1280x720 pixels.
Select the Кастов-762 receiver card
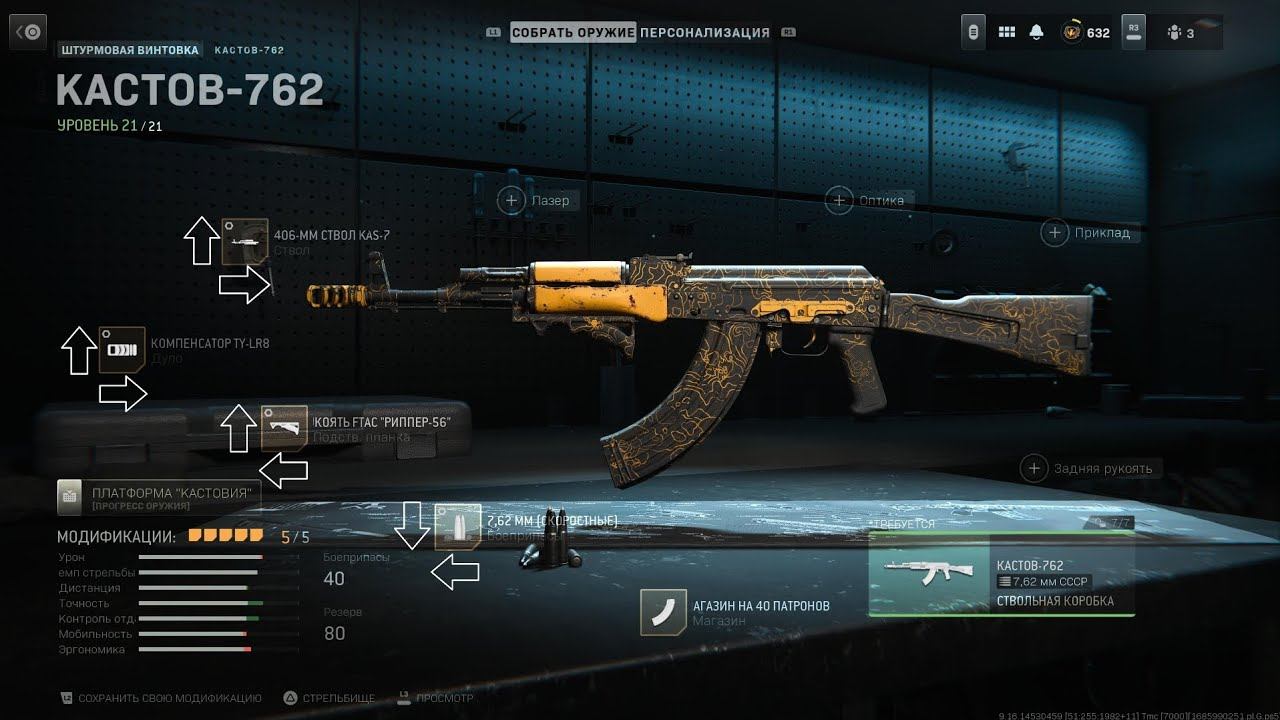click(1001, 573)
